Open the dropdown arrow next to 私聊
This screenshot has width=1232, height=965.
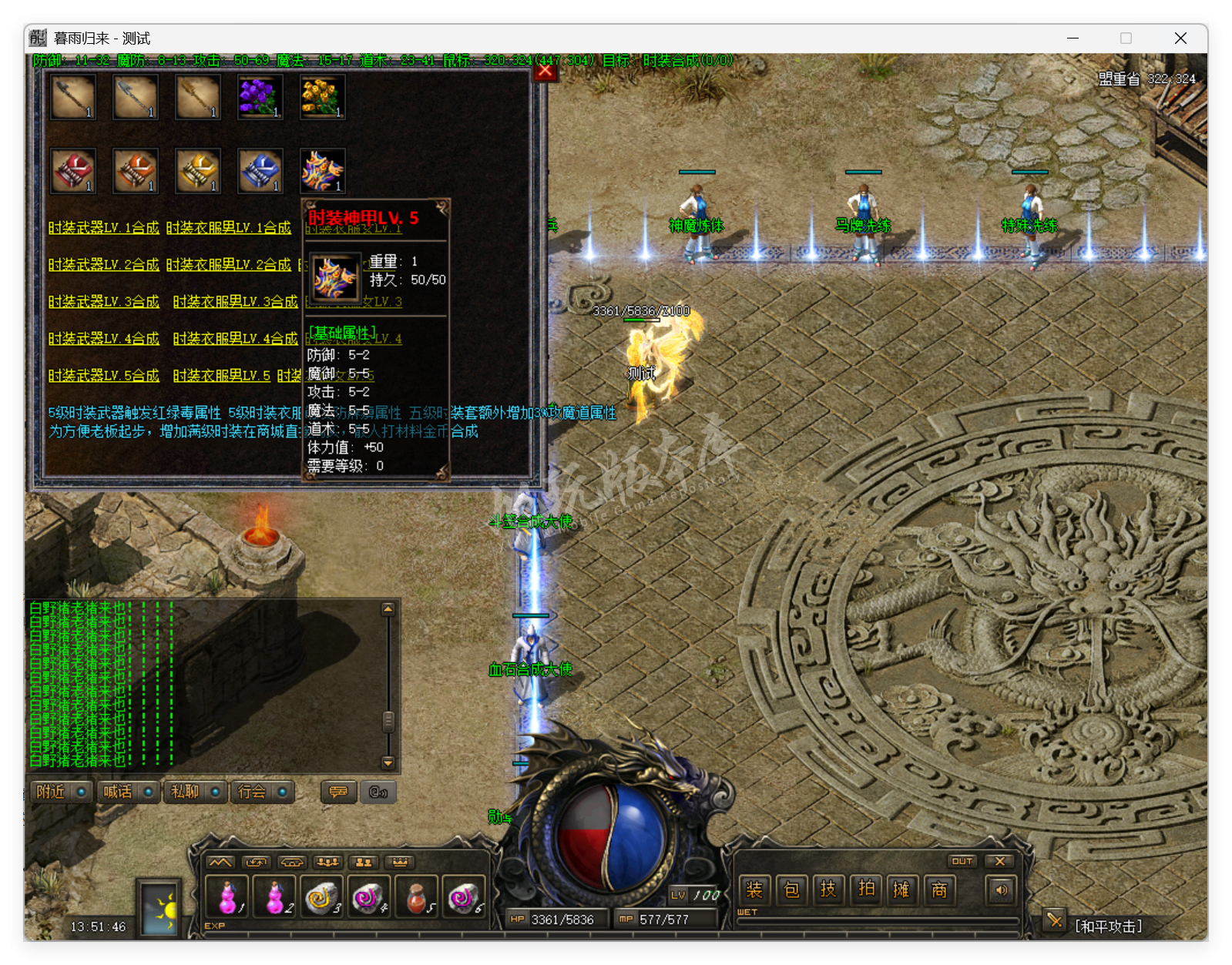pyautogui.click(x=217, y=792)
